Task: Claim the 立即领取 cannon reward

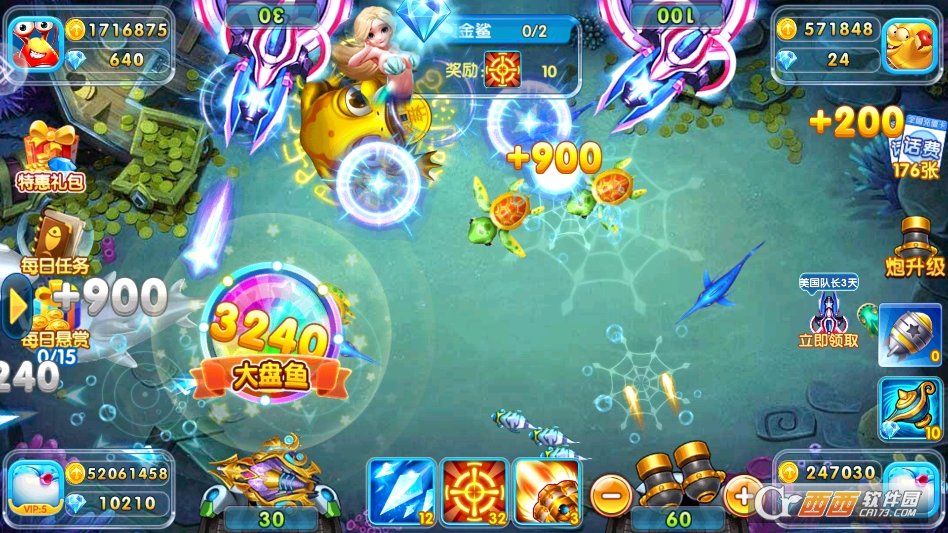Action: pyautogui.click(x=828, y=313)
